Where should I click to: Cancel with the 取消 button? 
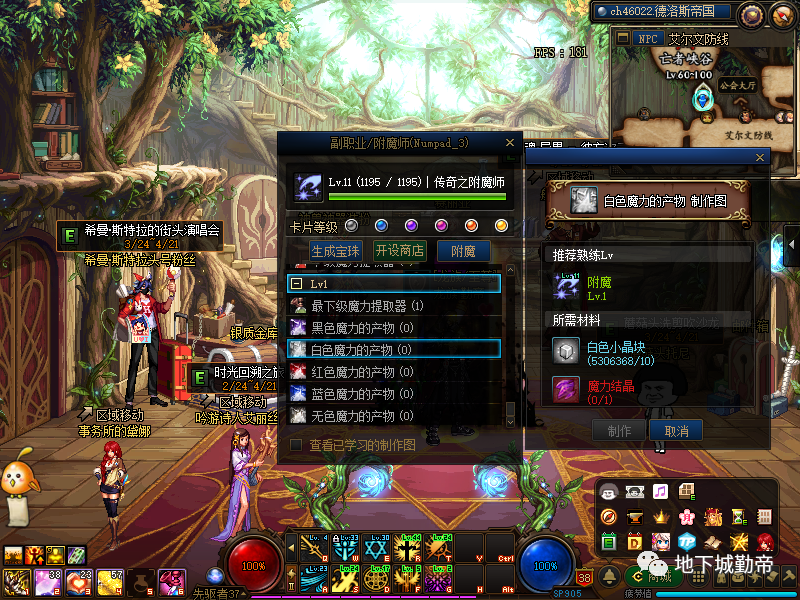pos(676,430)
